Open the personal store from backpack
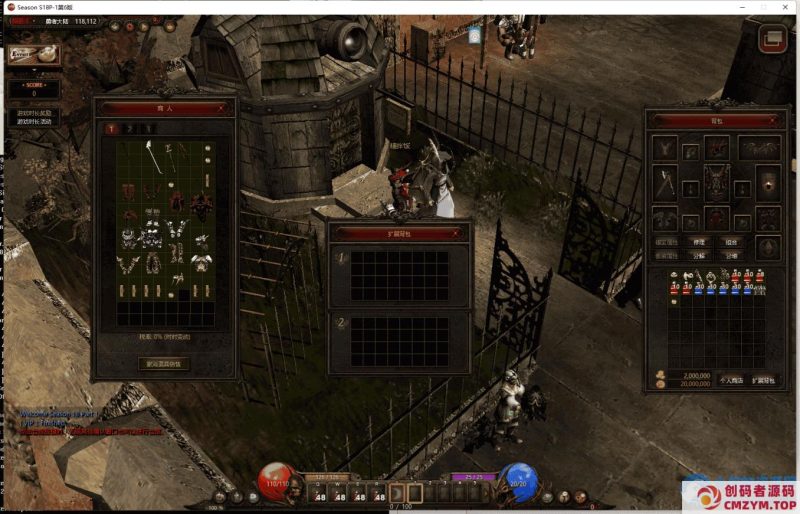Image resolution: width=800 pixels, height=514 pixels. click(731, 380)
